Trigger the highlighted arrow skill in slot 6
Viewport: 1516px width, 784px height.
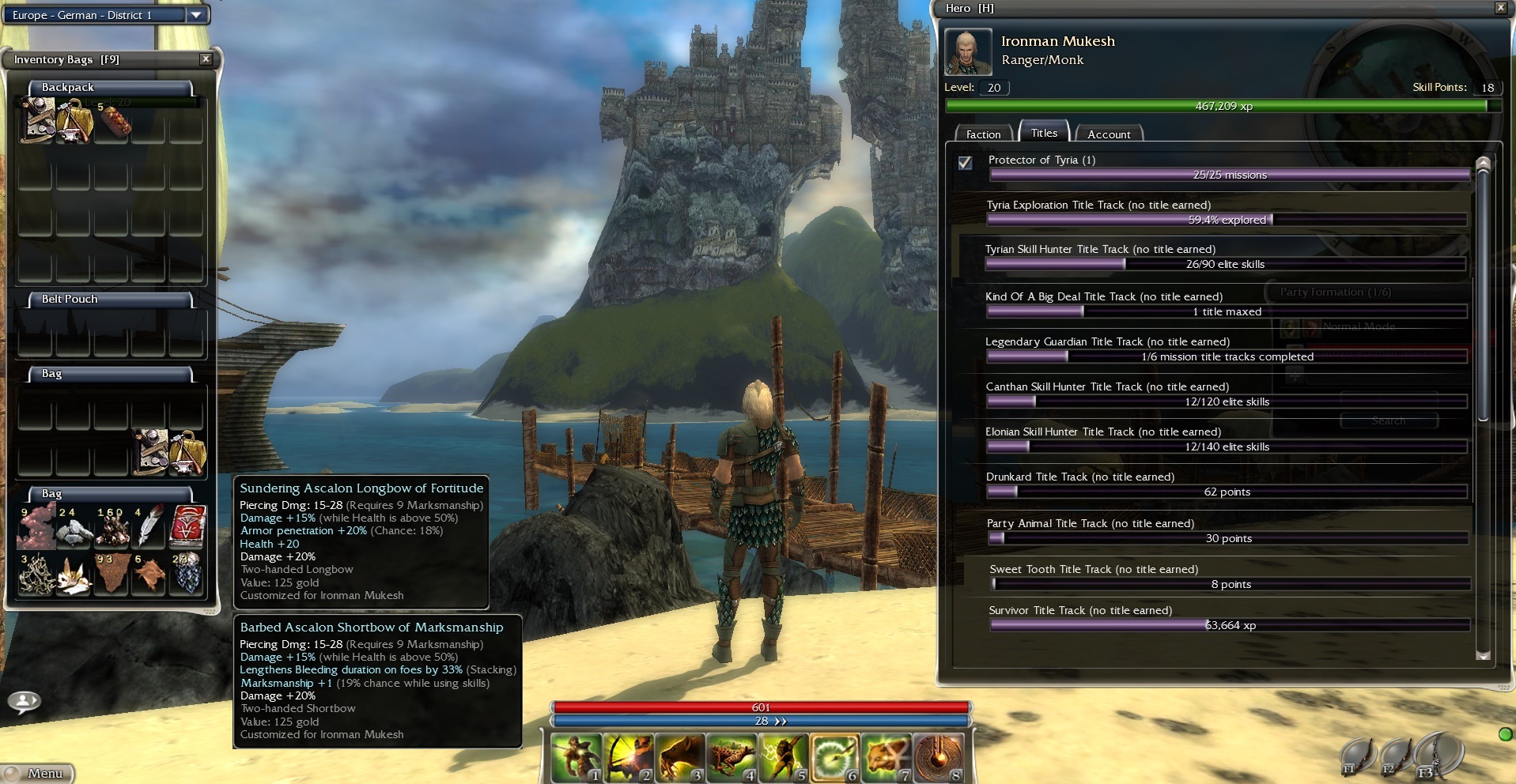834,757
